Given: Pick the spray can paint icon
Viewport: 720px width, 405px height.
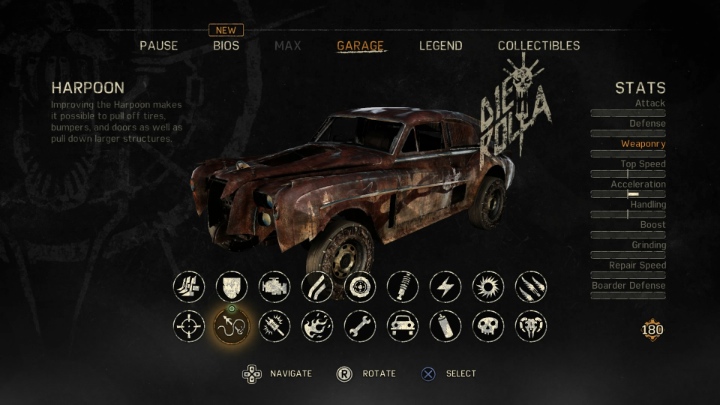Looking at the screenshot, I should [445, 326].
